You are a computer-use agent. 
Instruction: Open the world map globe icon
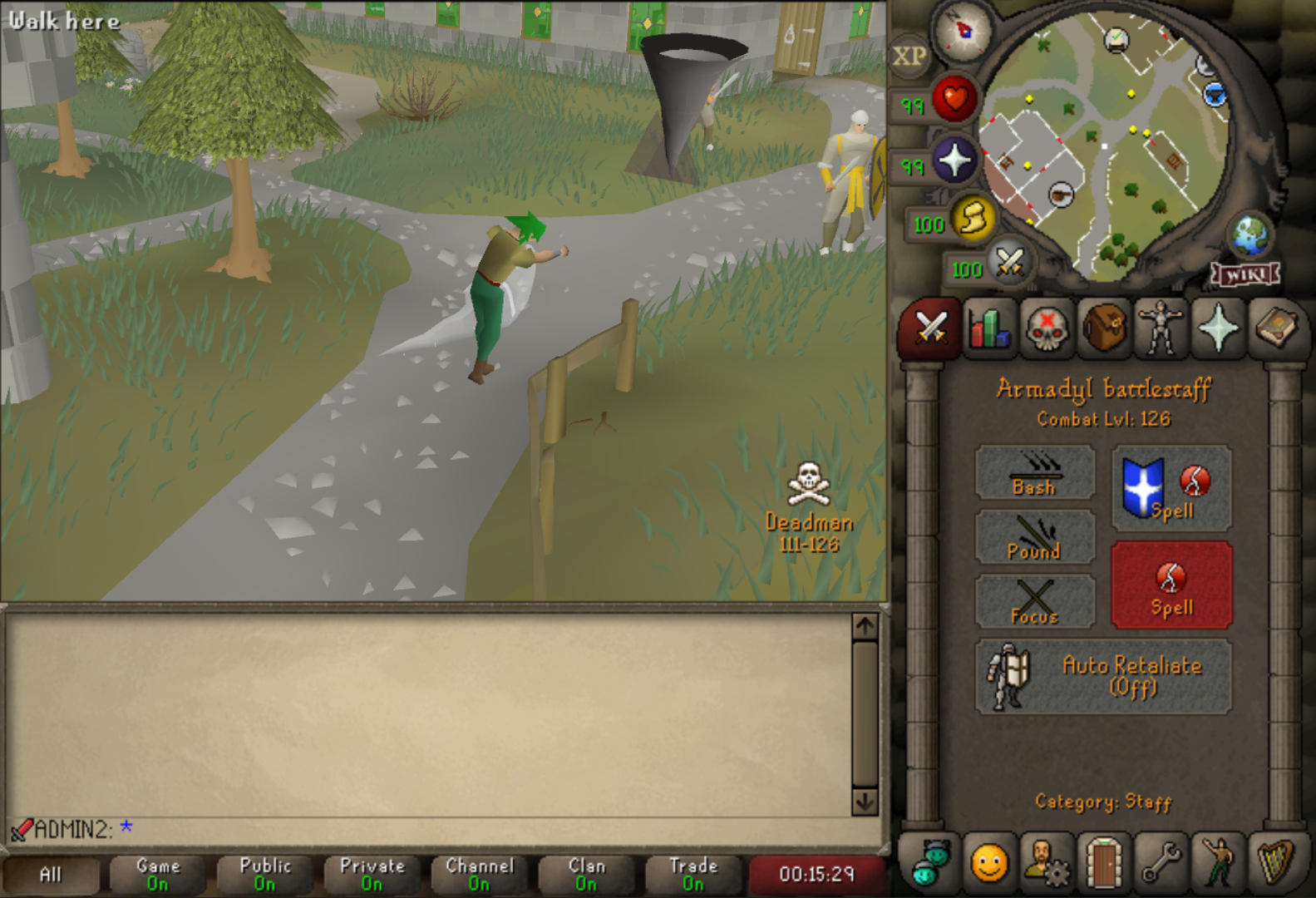1249,236
